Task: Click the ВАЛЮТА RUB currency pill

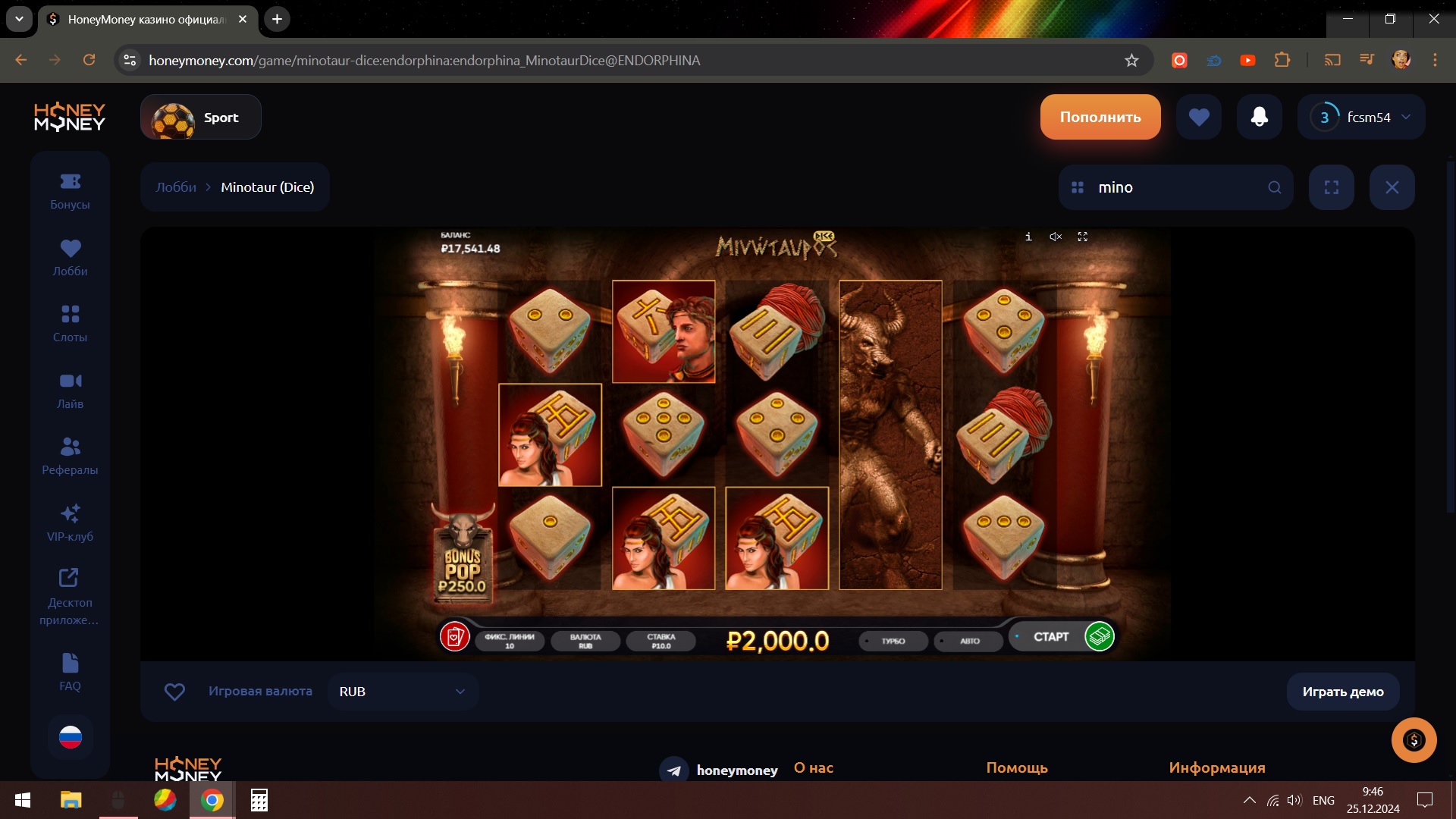Action: 585,642
